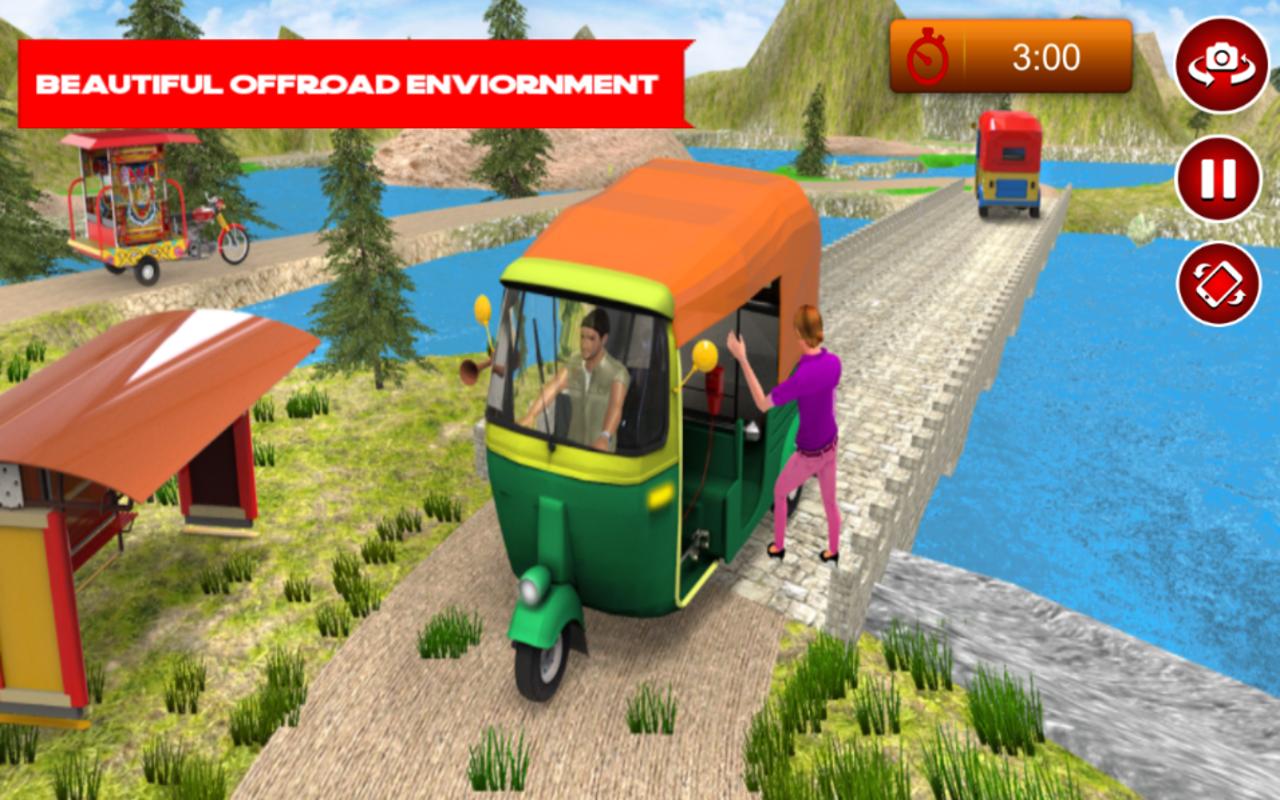Tap the red rickshaw crossing the bridge

coord(1005,165)
